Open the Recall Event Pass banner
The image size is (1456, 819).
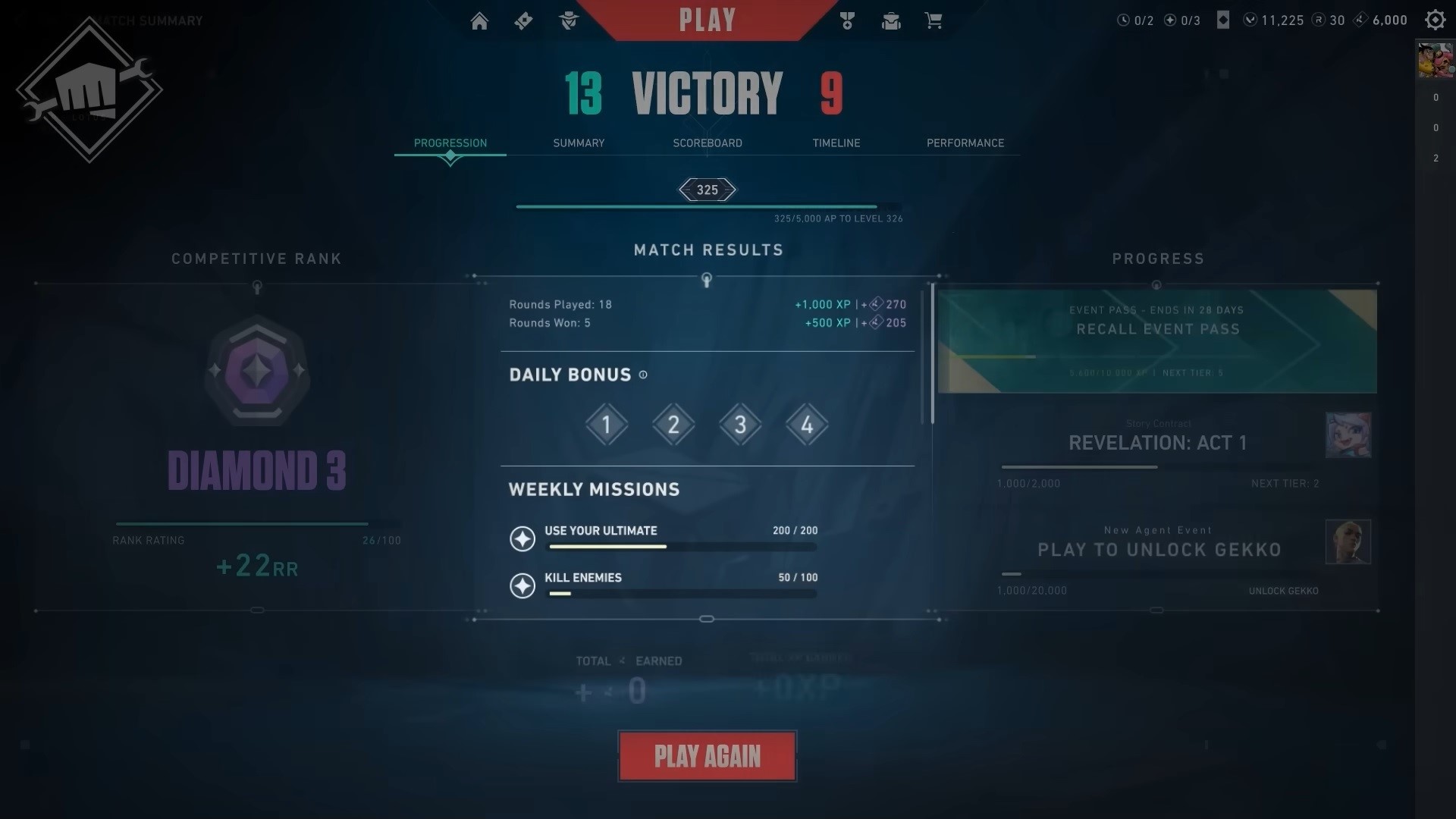[x=1157, y=340]
